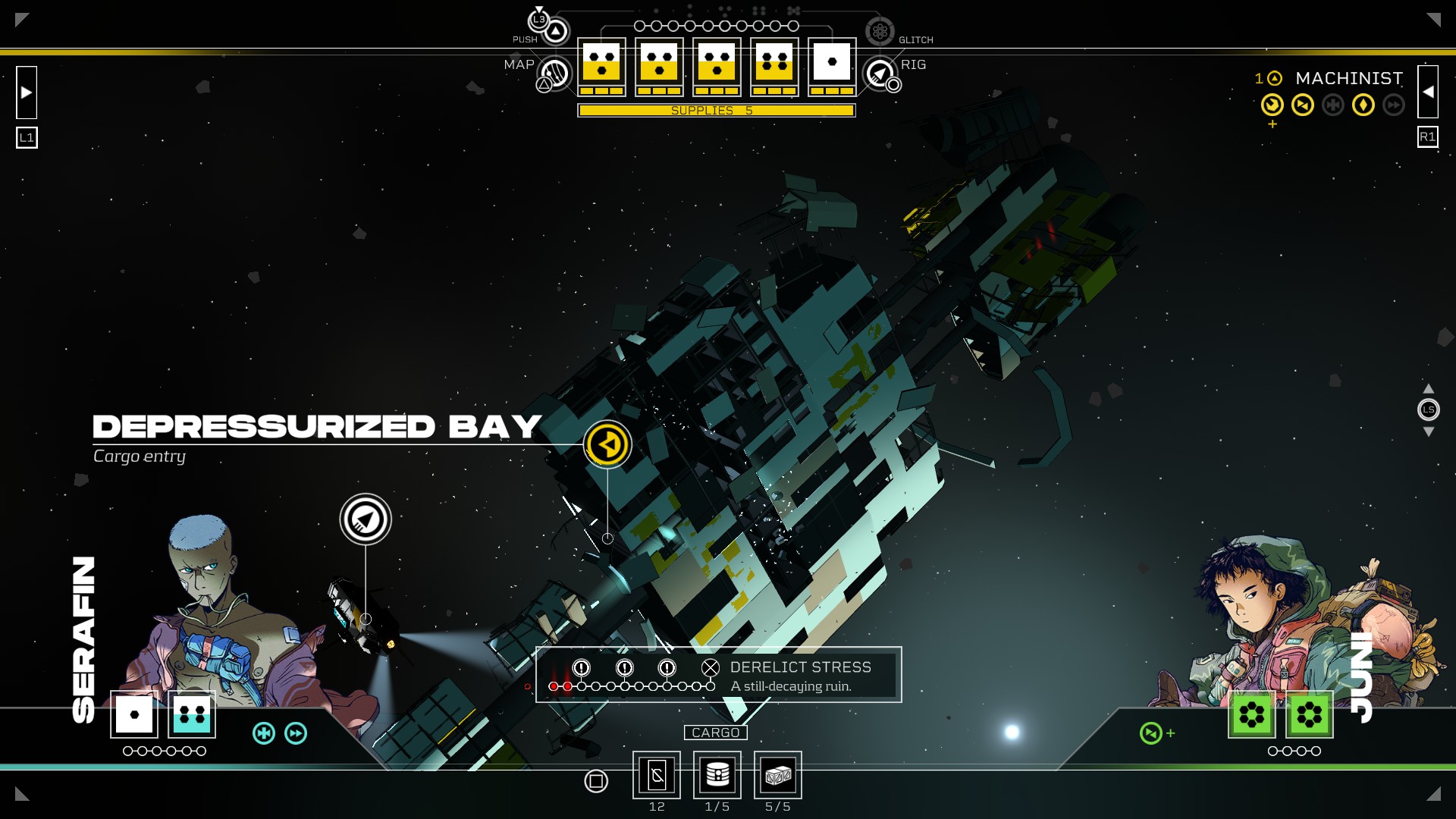Pick the white one-pip die in the top tray
Screen dimensions: 1456x819
tap(832, 62)
